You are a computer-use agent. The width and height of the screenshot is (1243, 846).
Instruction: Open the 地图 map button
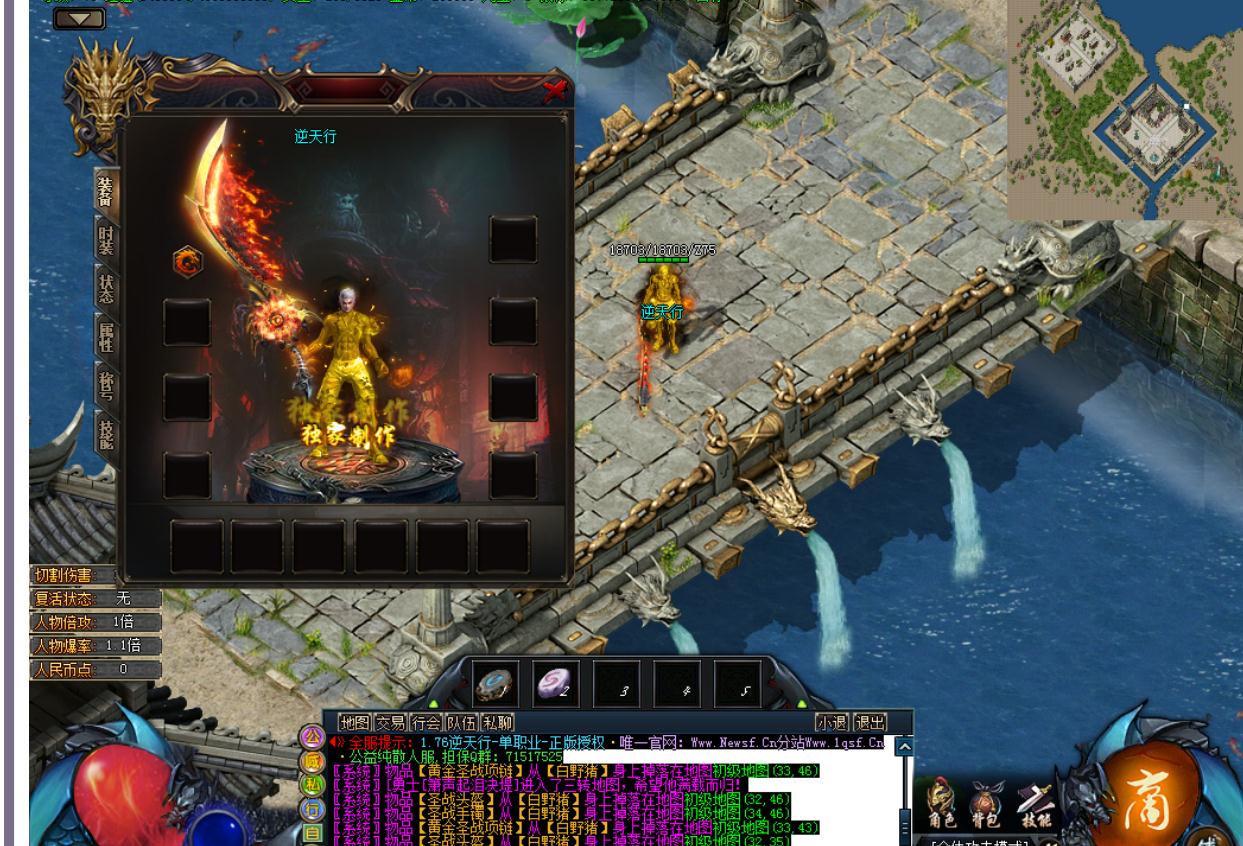coord(354,722)
